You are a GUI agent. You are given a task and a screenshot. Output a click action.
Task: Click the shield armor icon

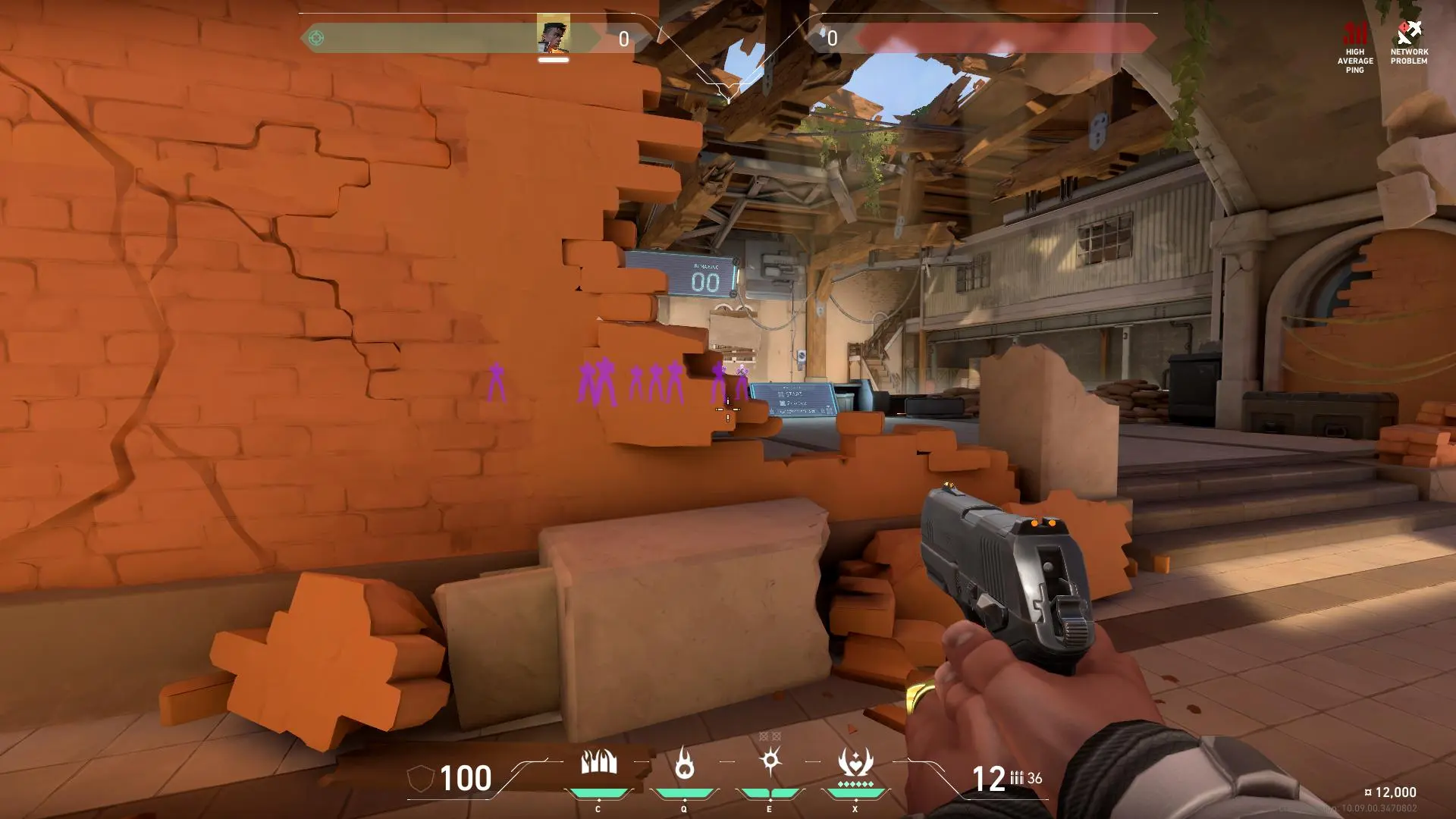click(x=421, y=779)
